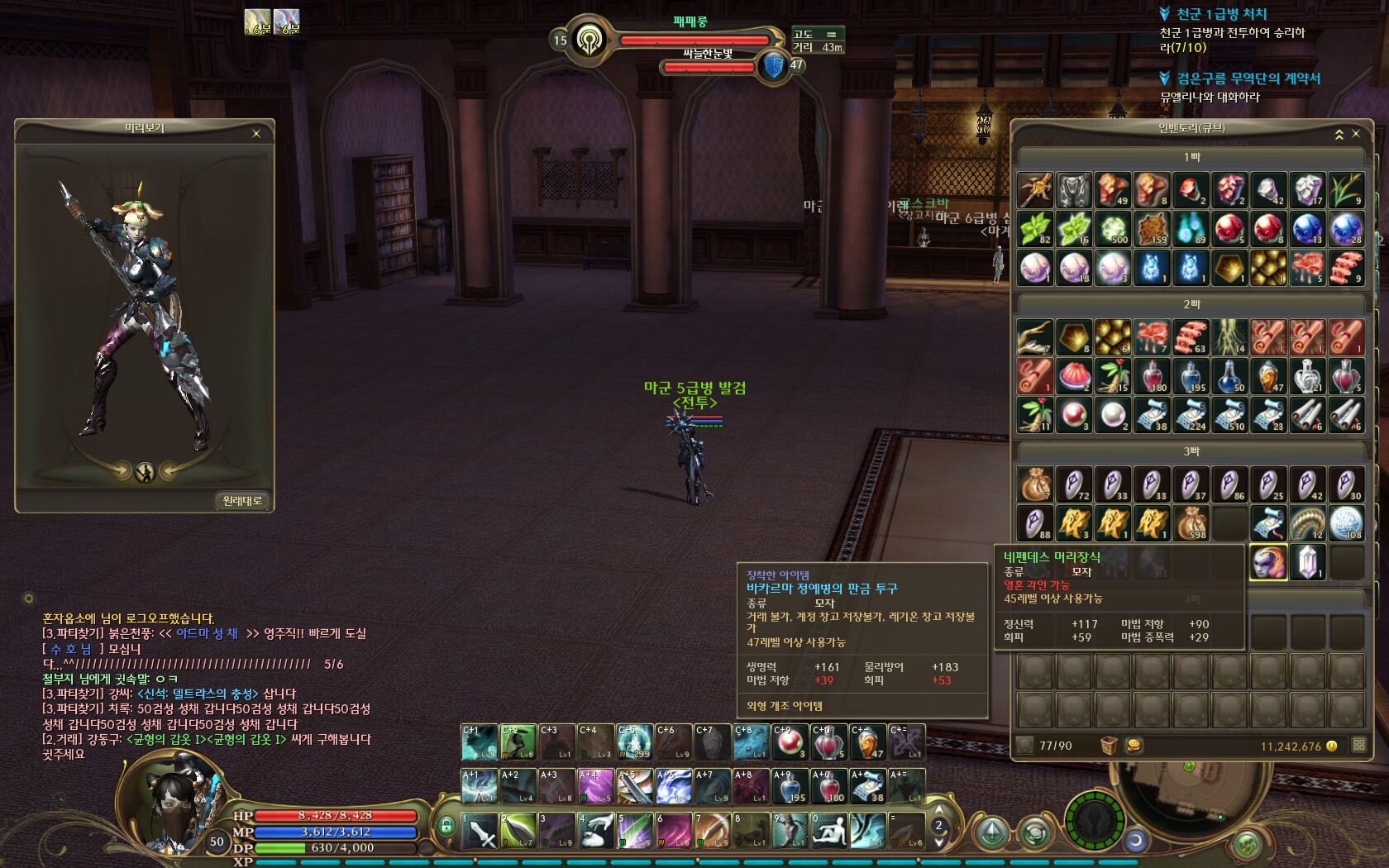The height and width of the screenshot is (868, 1389).
Task: Close the inventory cube window
Action: (x=1356, y=133)
